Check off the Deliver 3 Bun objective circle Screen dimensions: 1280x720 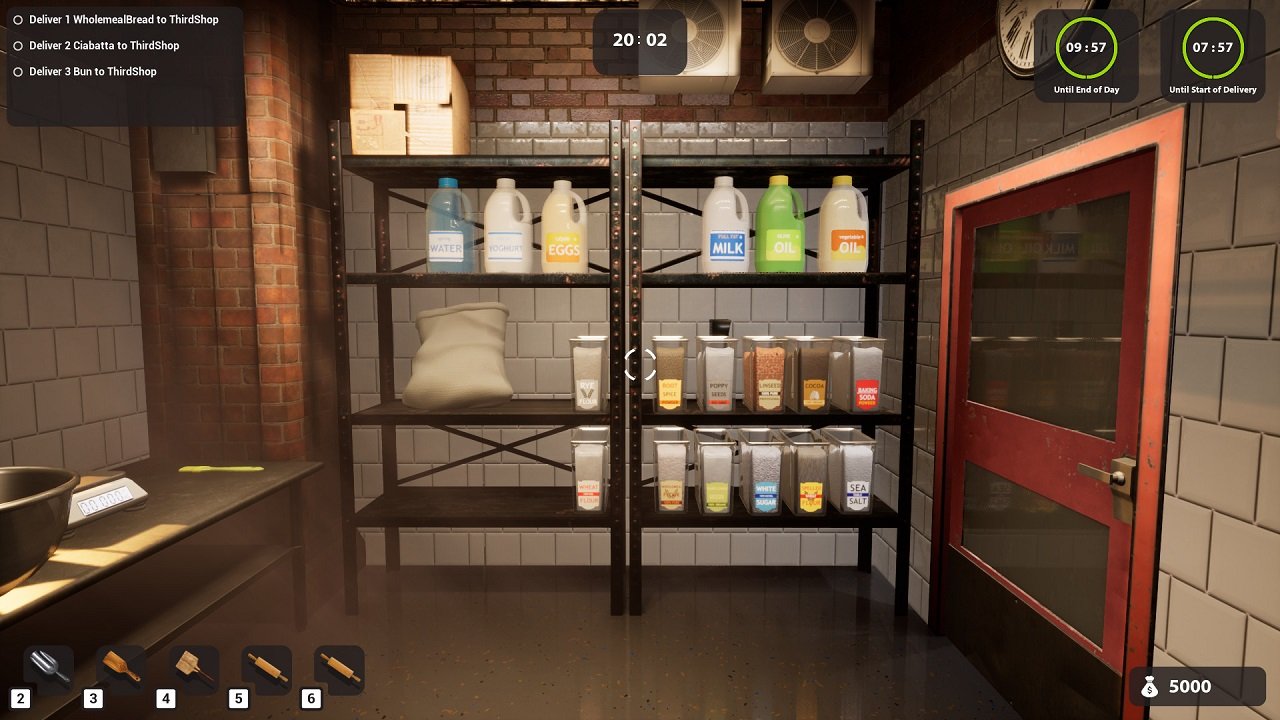point(17,71)
